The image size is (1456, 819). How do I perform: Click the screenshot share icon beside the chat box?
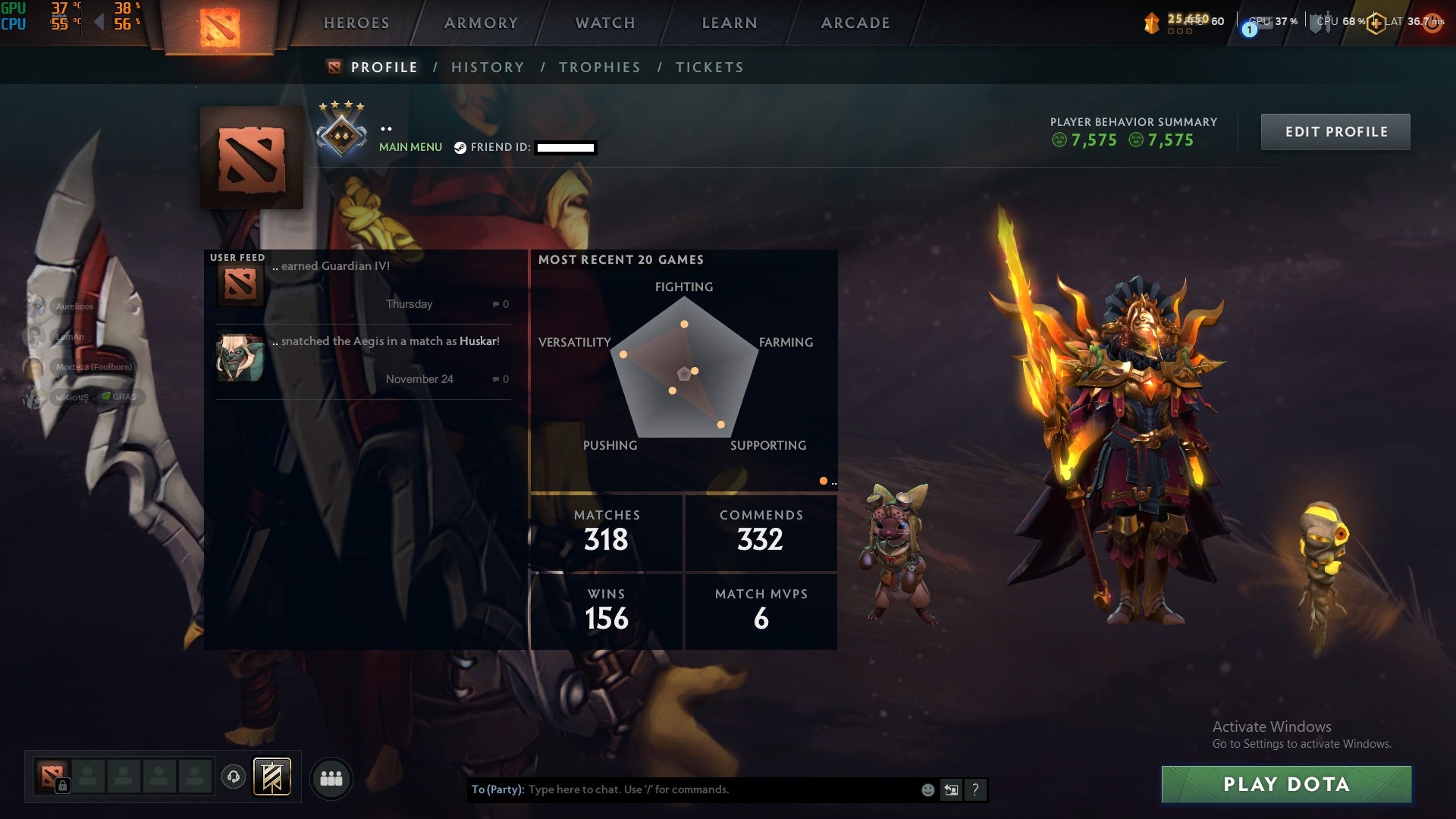click(950, 789)
